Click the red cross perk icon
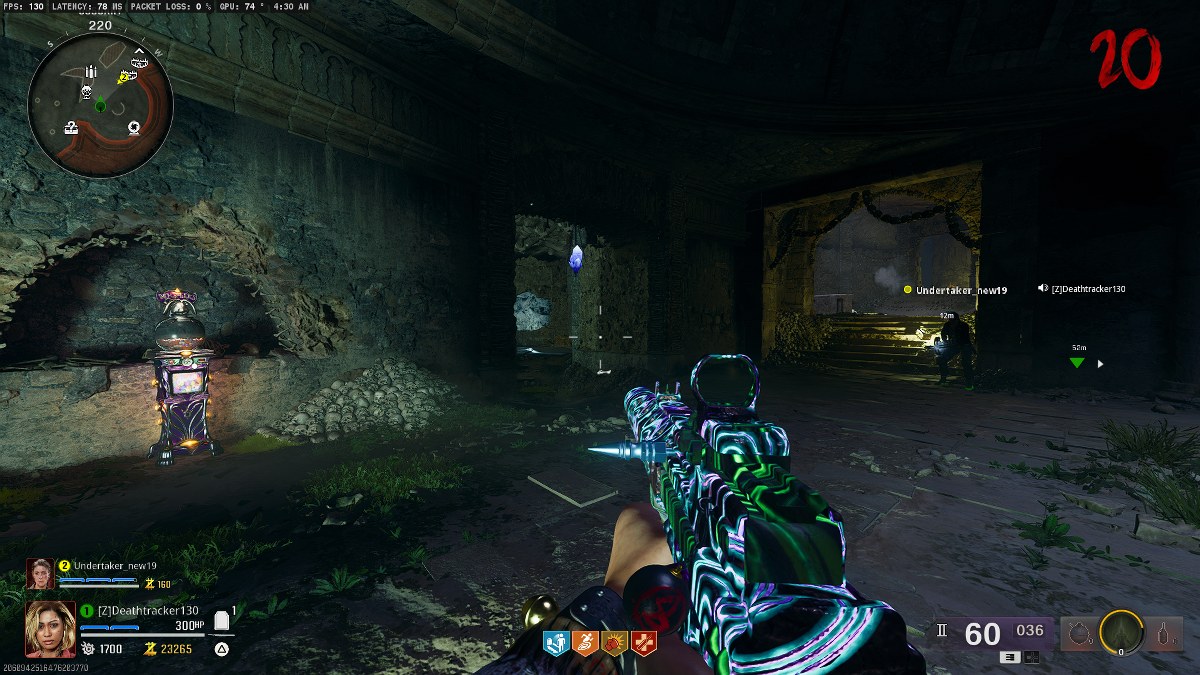The image size is (1200, 675). tap(642, 642)
